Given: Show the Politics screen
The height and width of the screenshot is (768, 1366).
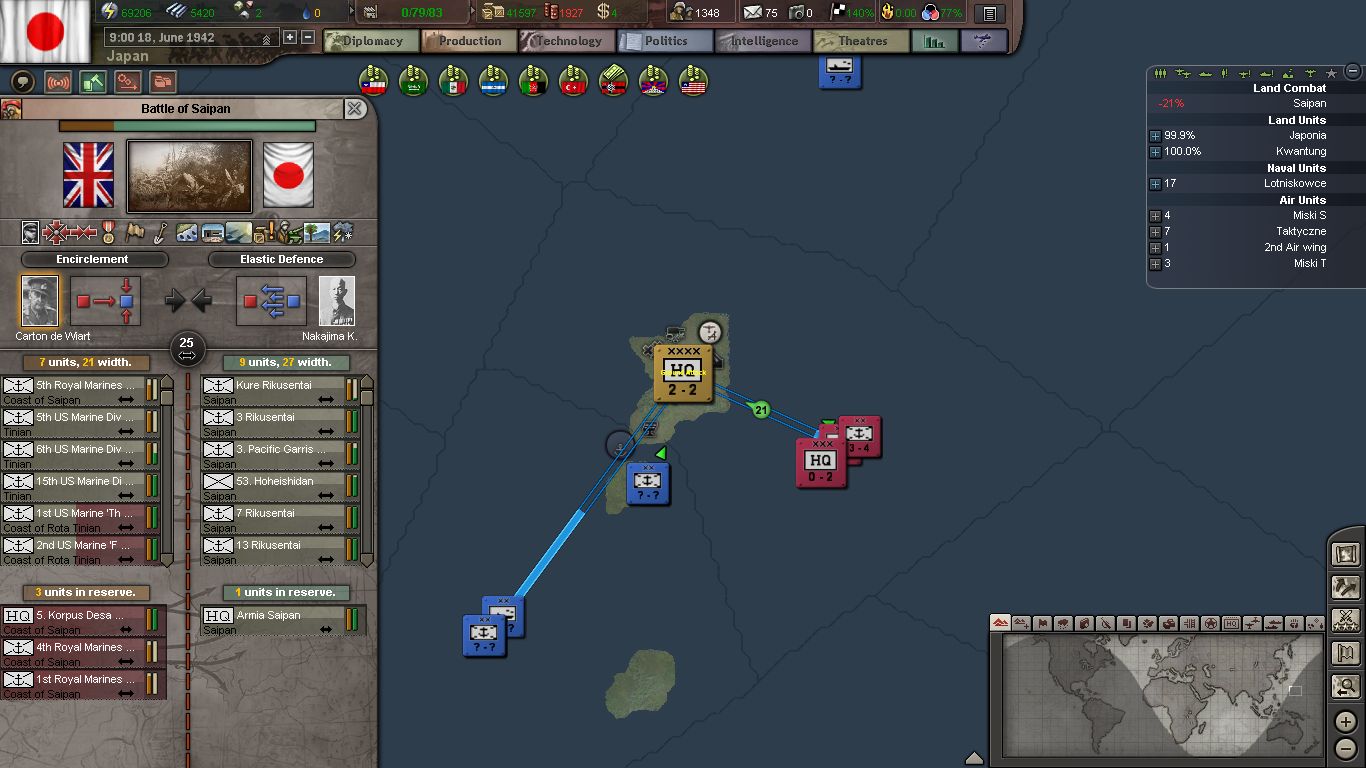Looking at the screenshot, I should [x=664, y=41].
